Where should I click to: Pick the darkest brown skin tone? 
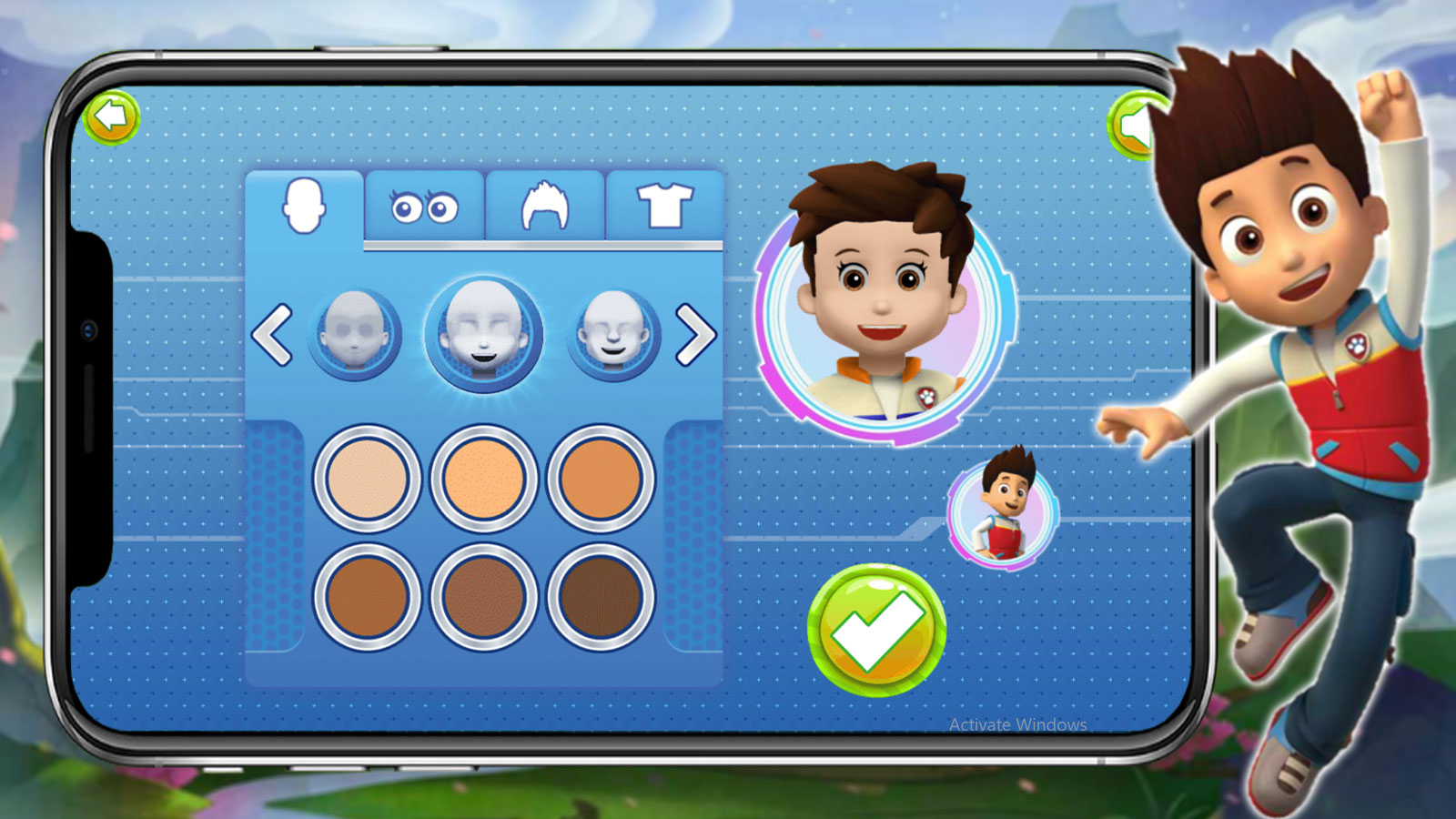[600, 597]
